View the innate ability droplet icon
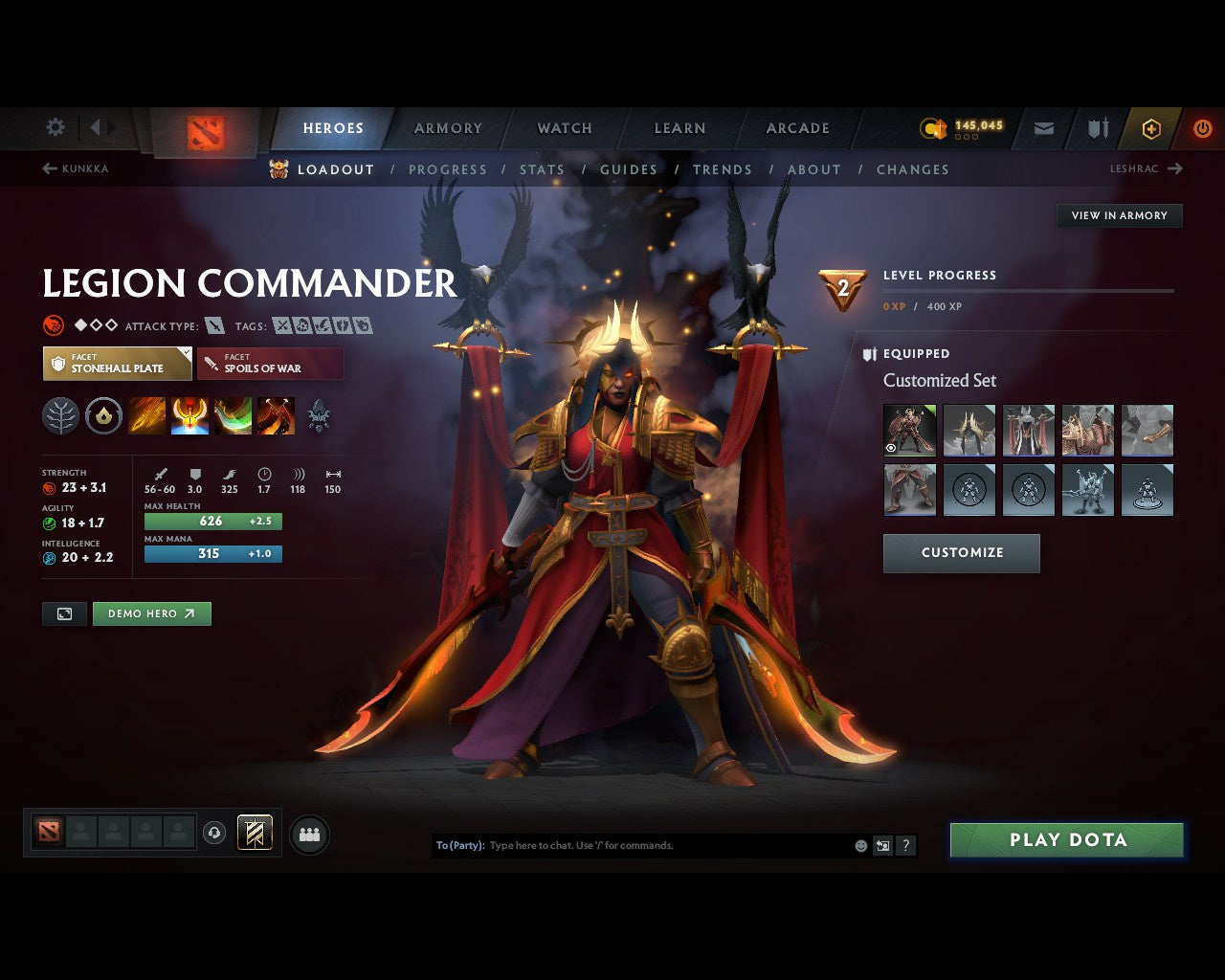Screen dimensions: 1225x980 (103, 415)
